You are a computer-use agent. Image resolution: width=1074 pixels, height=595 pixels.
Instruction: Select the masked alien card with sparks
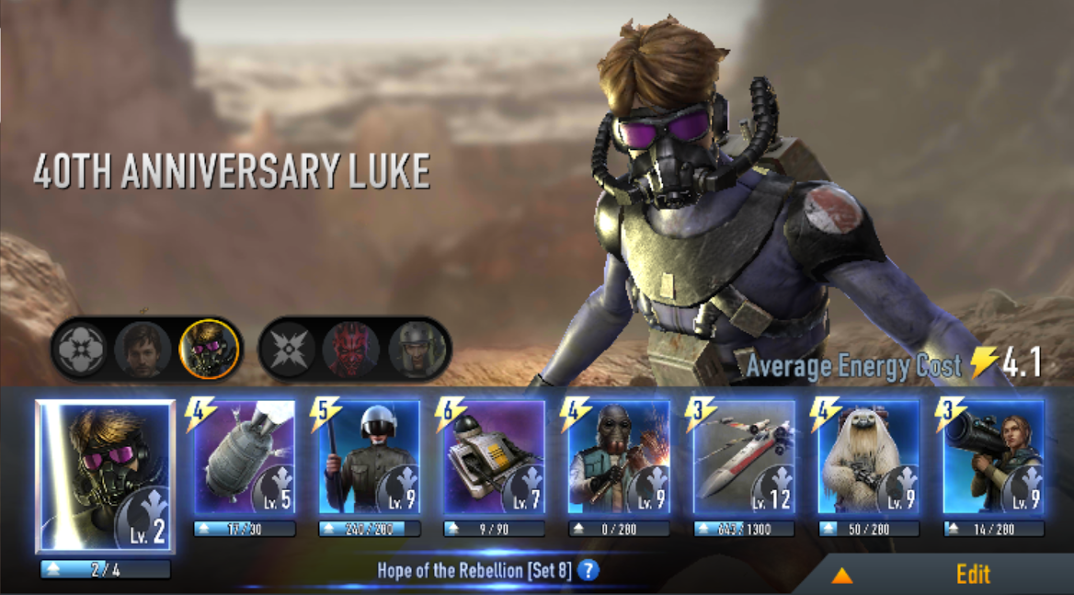pyautogui.click(x=620, y=458)
